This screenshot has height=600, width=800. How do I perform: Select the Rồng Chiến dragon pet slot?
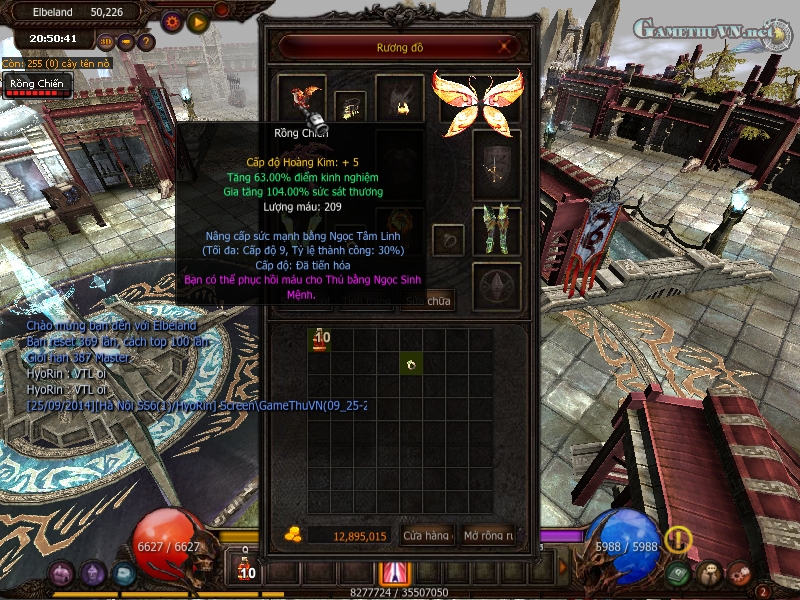tap(302, 98)
